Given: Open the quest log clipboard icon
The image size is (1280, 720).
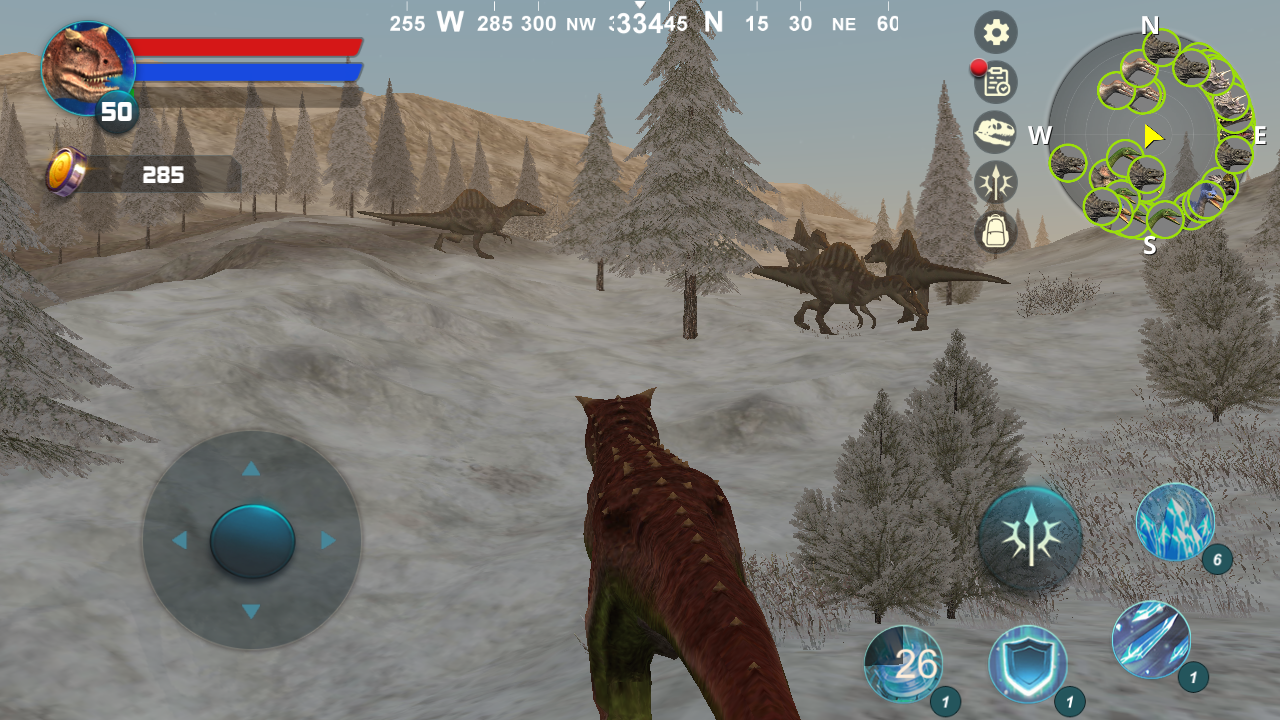Looking at the screenshot, I should [x=995, y=84].
